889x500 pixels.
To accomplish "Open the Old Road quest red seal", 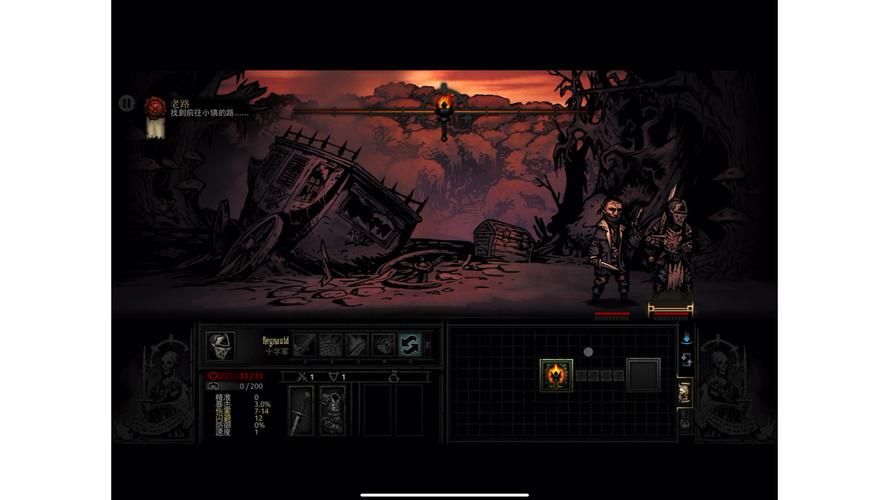I will coord(155,105).
